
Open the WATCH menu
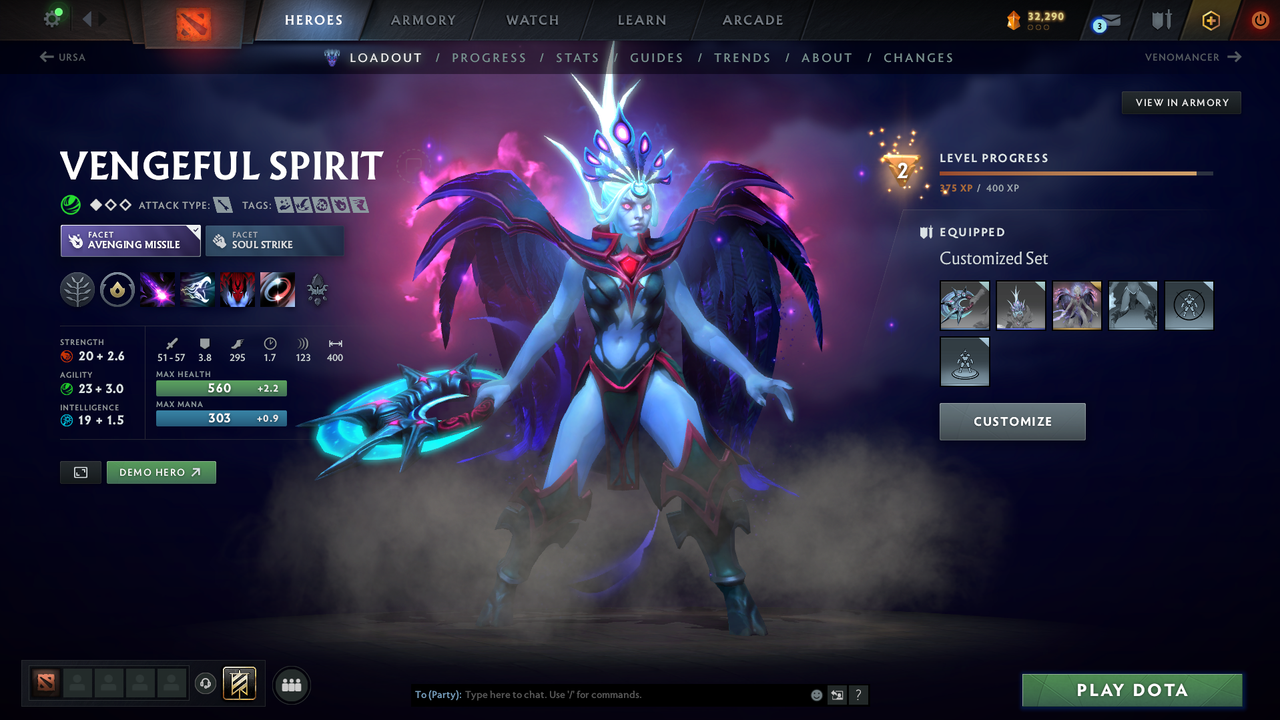coord(532,19)
